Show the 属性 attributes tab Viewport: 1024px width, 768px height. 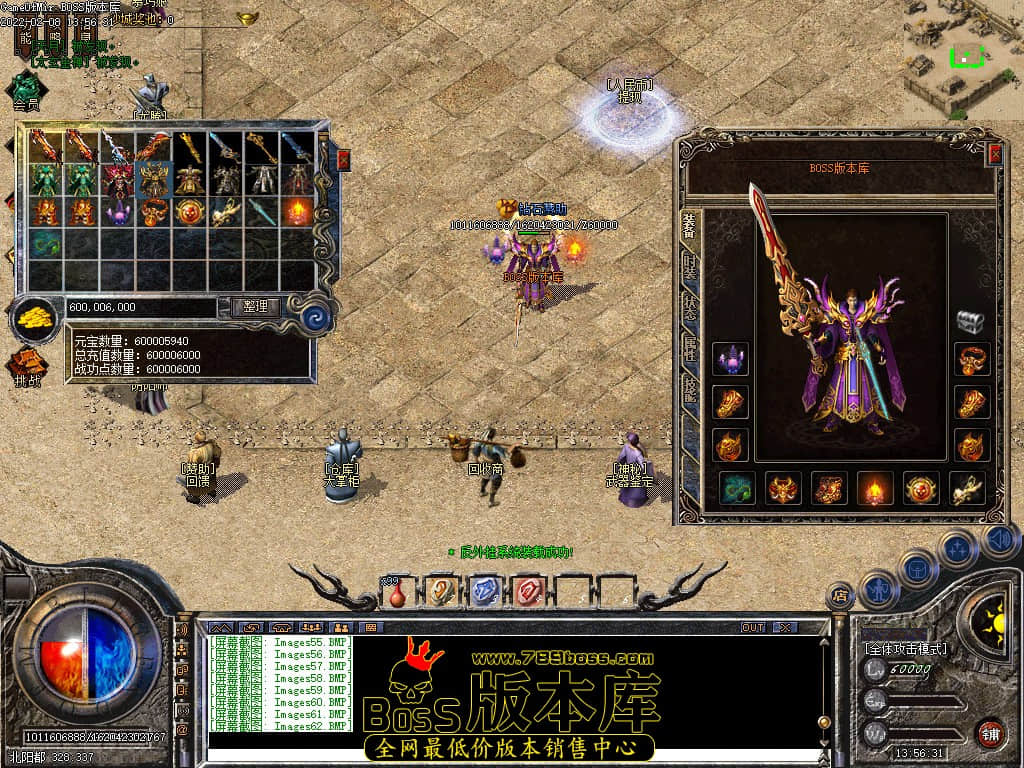(690, 348)
